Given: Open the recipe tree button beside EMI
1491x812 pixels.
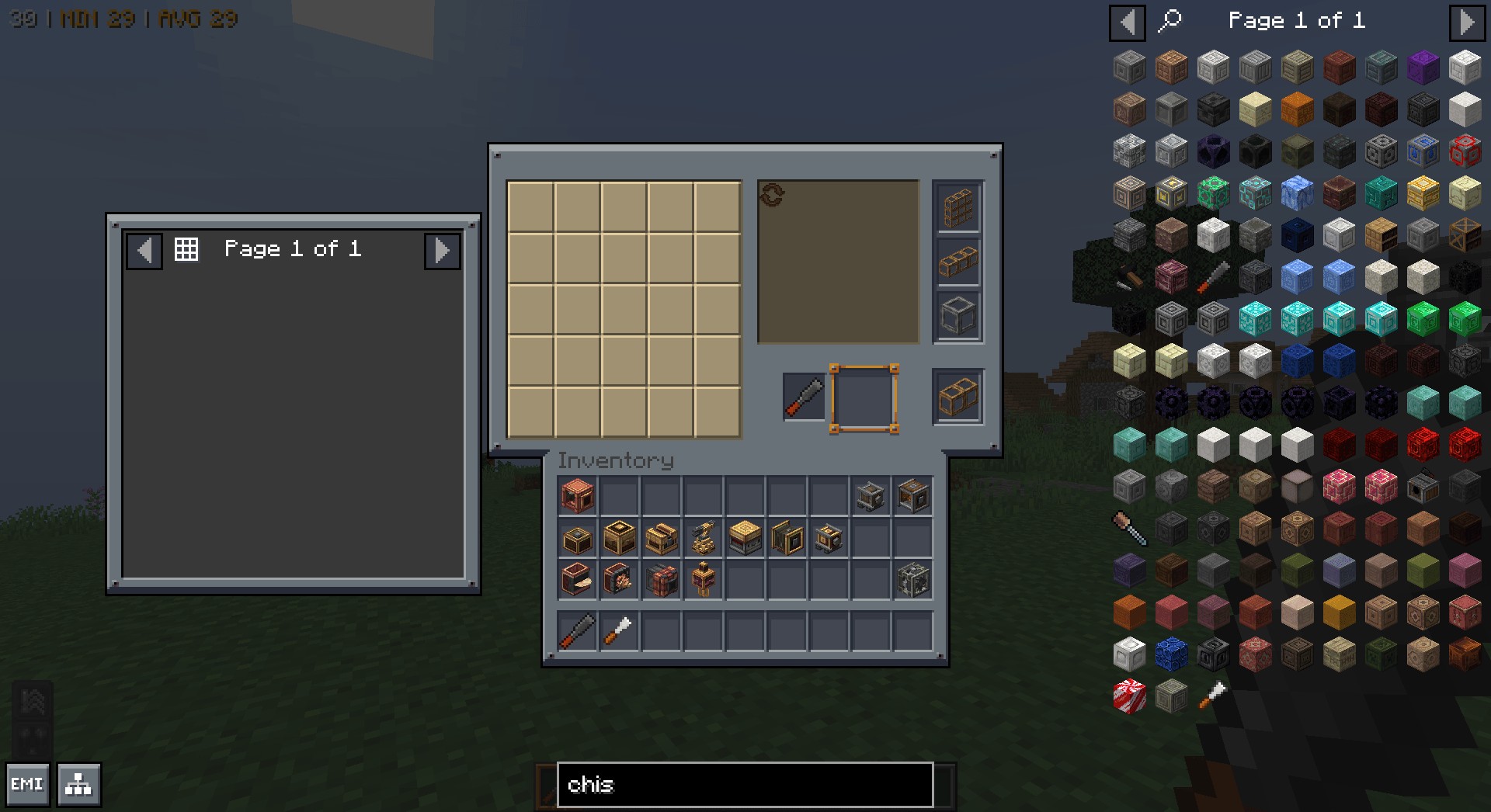Looking at the screenshot, I should [78, 785].
